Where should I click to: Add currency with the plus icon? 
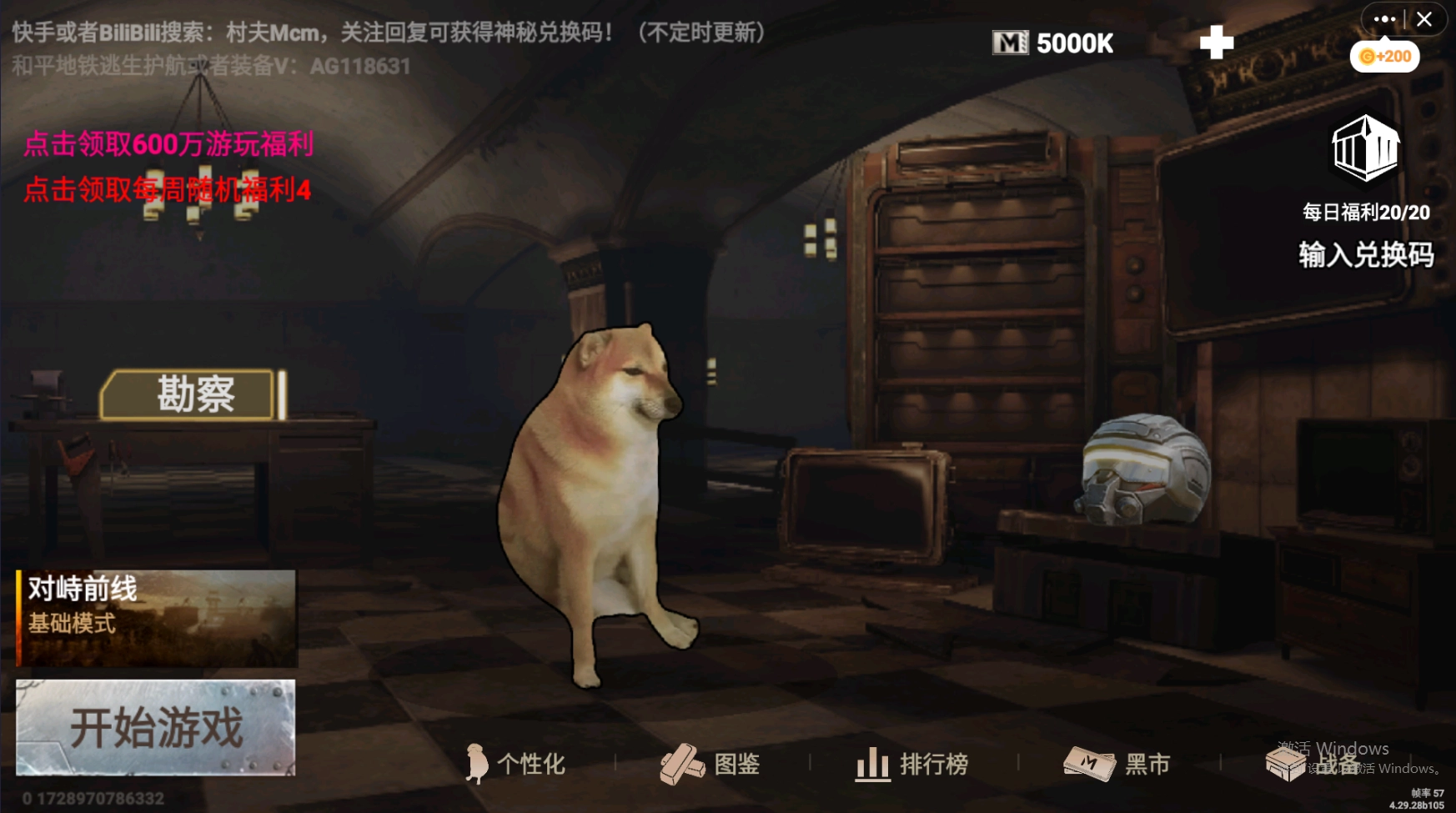click(1216, 42)
